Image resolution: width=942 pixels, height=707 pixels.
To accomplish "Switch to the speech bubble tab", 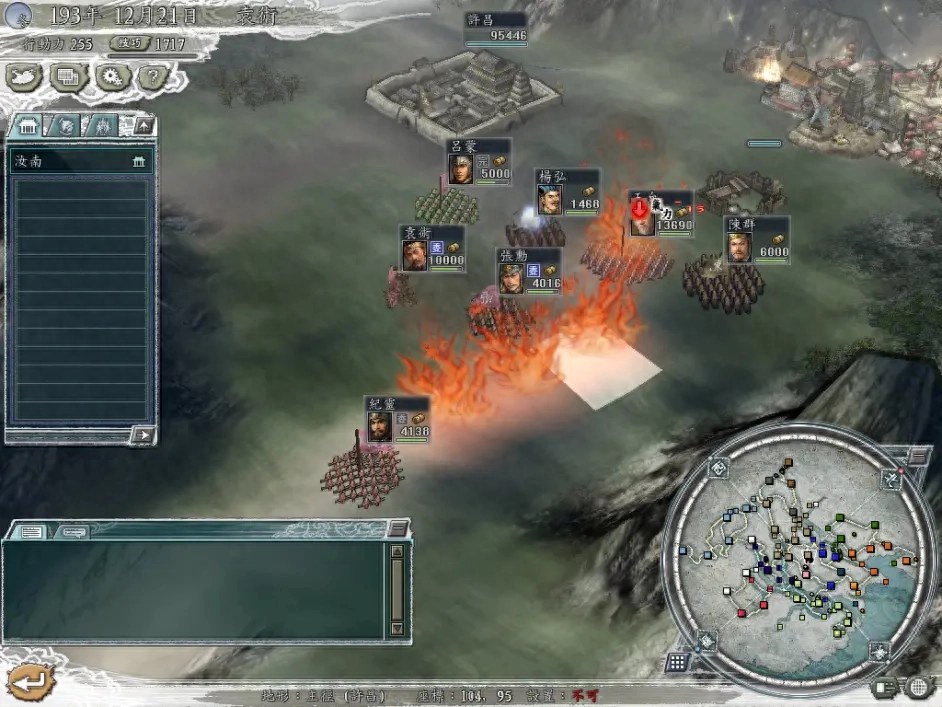I will pyautogui.click(x=70, y=531).
